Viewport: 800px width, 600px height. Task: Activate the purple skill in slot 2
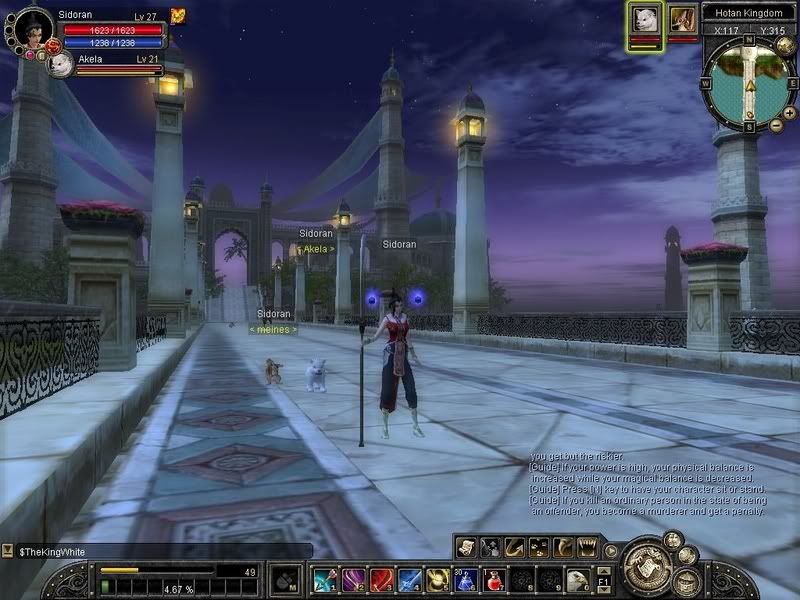click(x=353, y=579)
